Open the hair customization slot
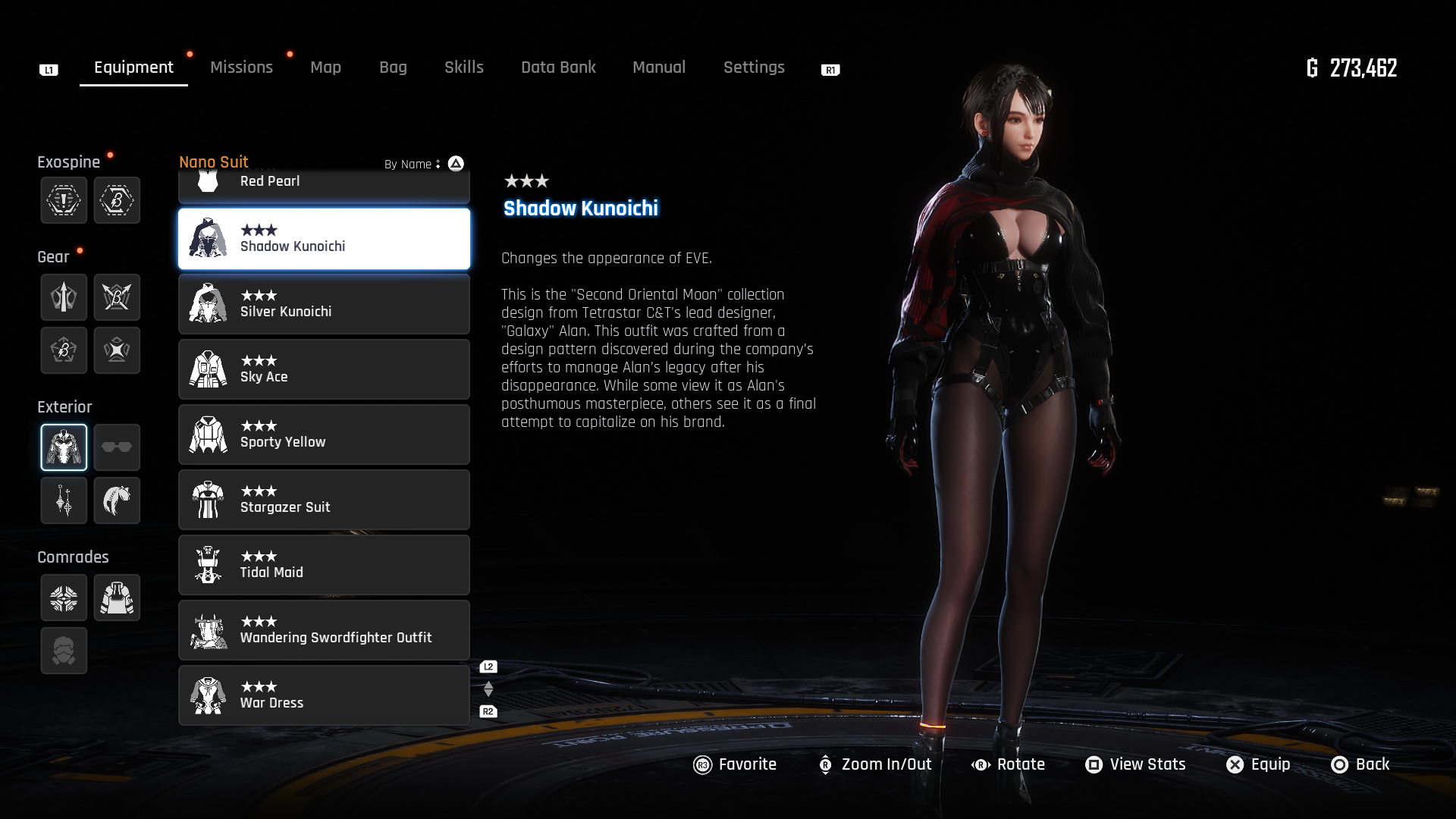 tap(117, 500)
